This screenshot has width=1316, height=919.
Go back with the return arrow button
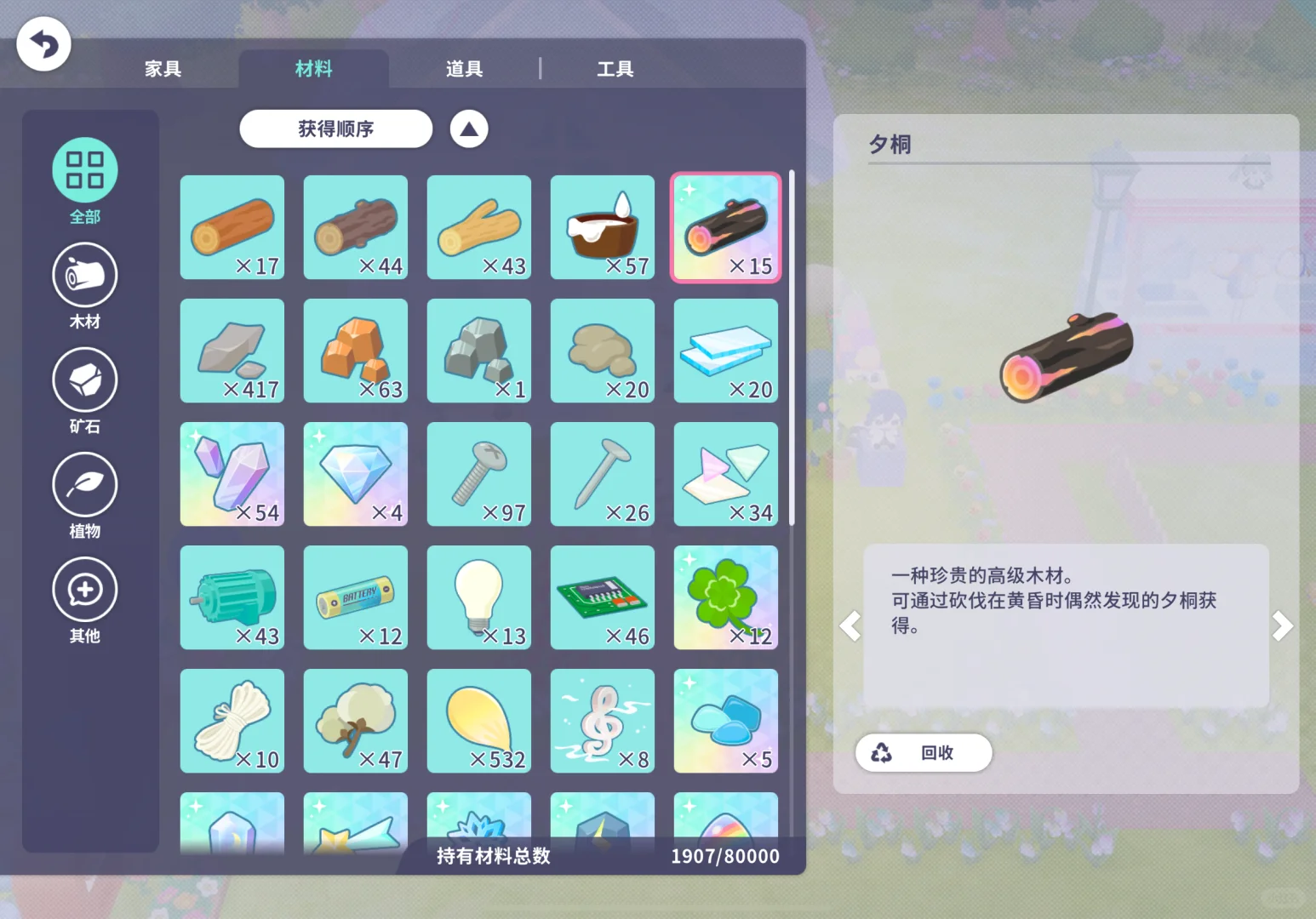pos(43,44)
